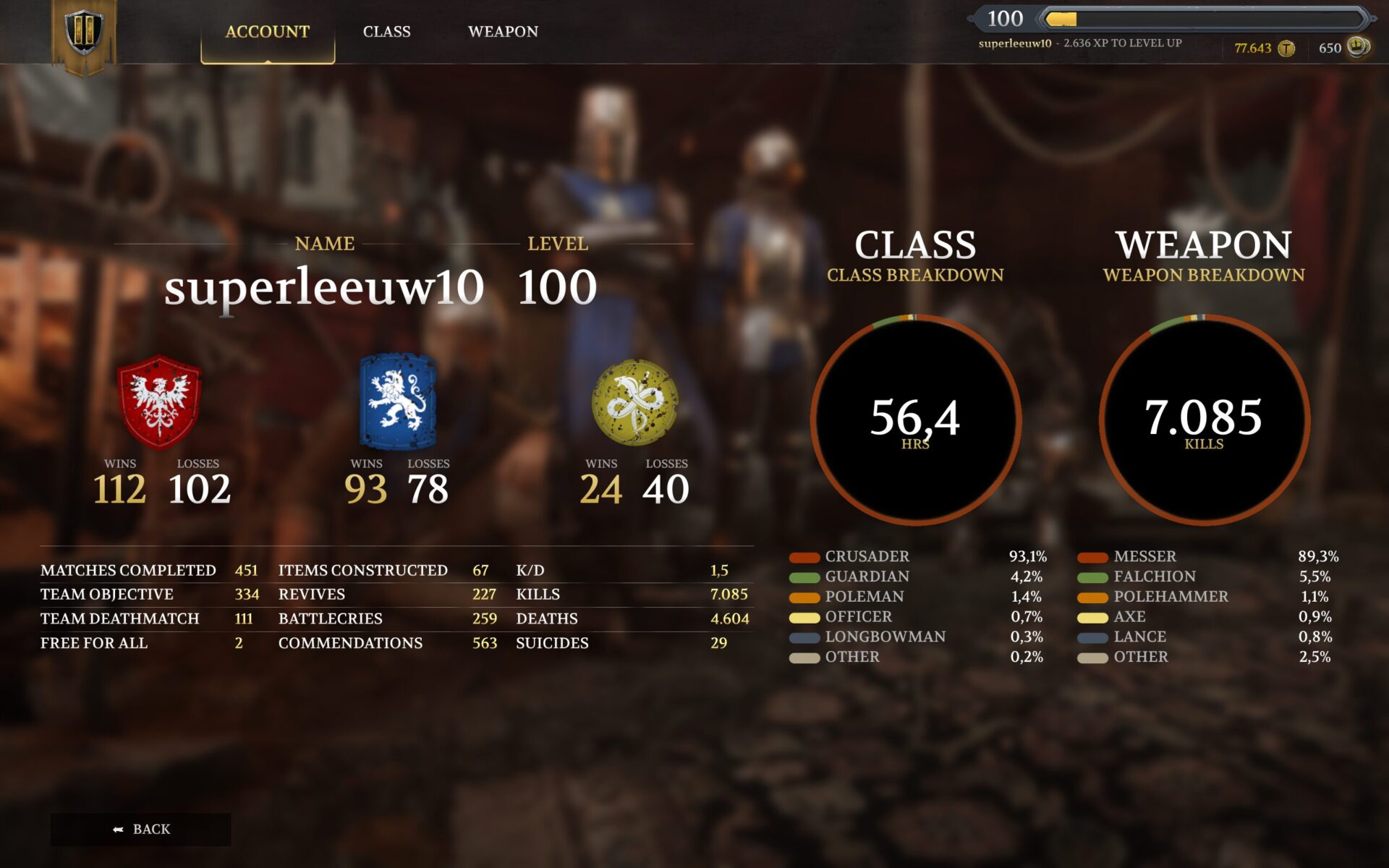The width and height of the screenshot is (1389, 868).
Task: Select the Weapon tab
Action: coord(503,32)
